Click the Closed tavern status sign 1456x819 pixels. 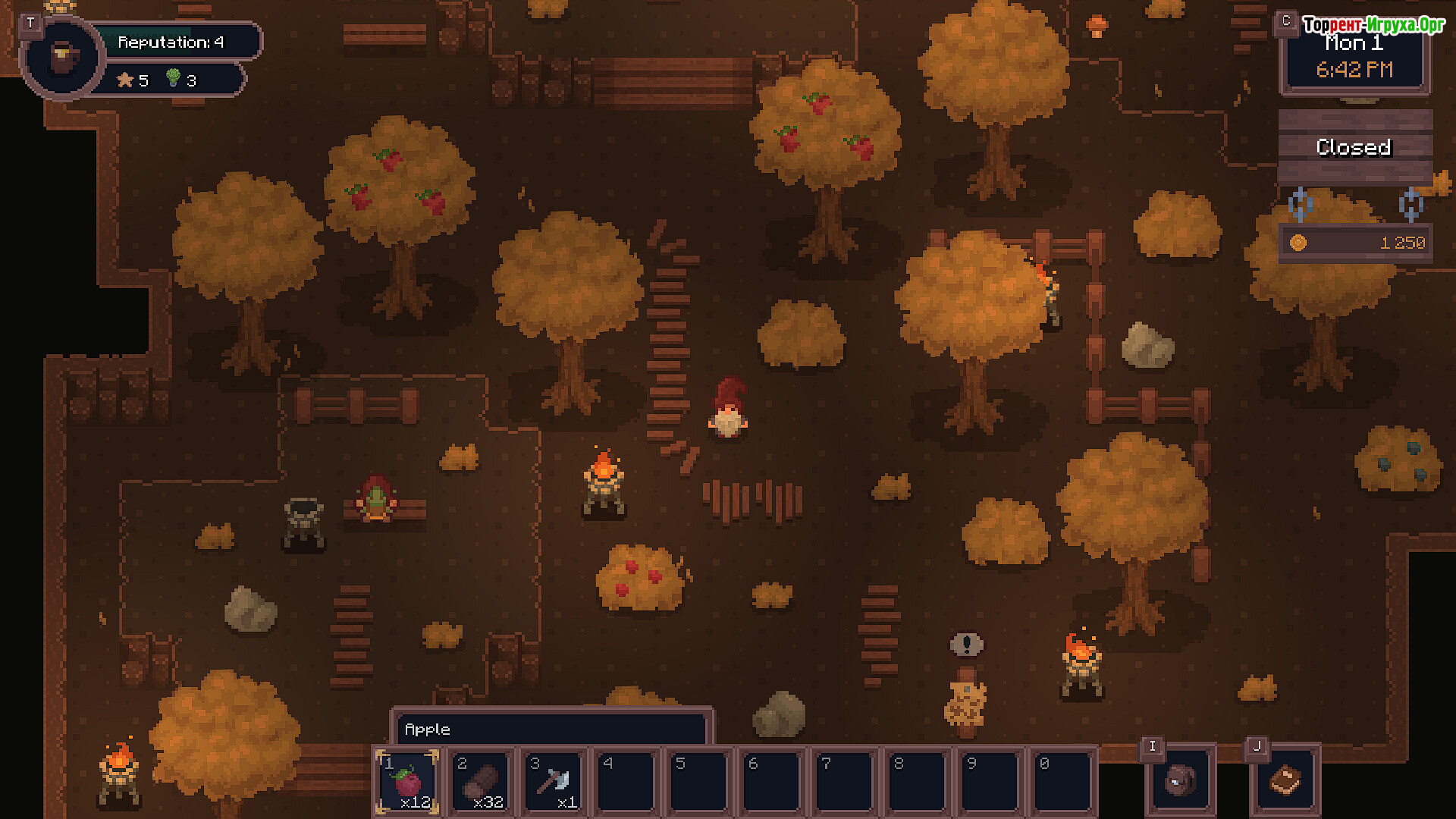click(x=1354, y=147)
